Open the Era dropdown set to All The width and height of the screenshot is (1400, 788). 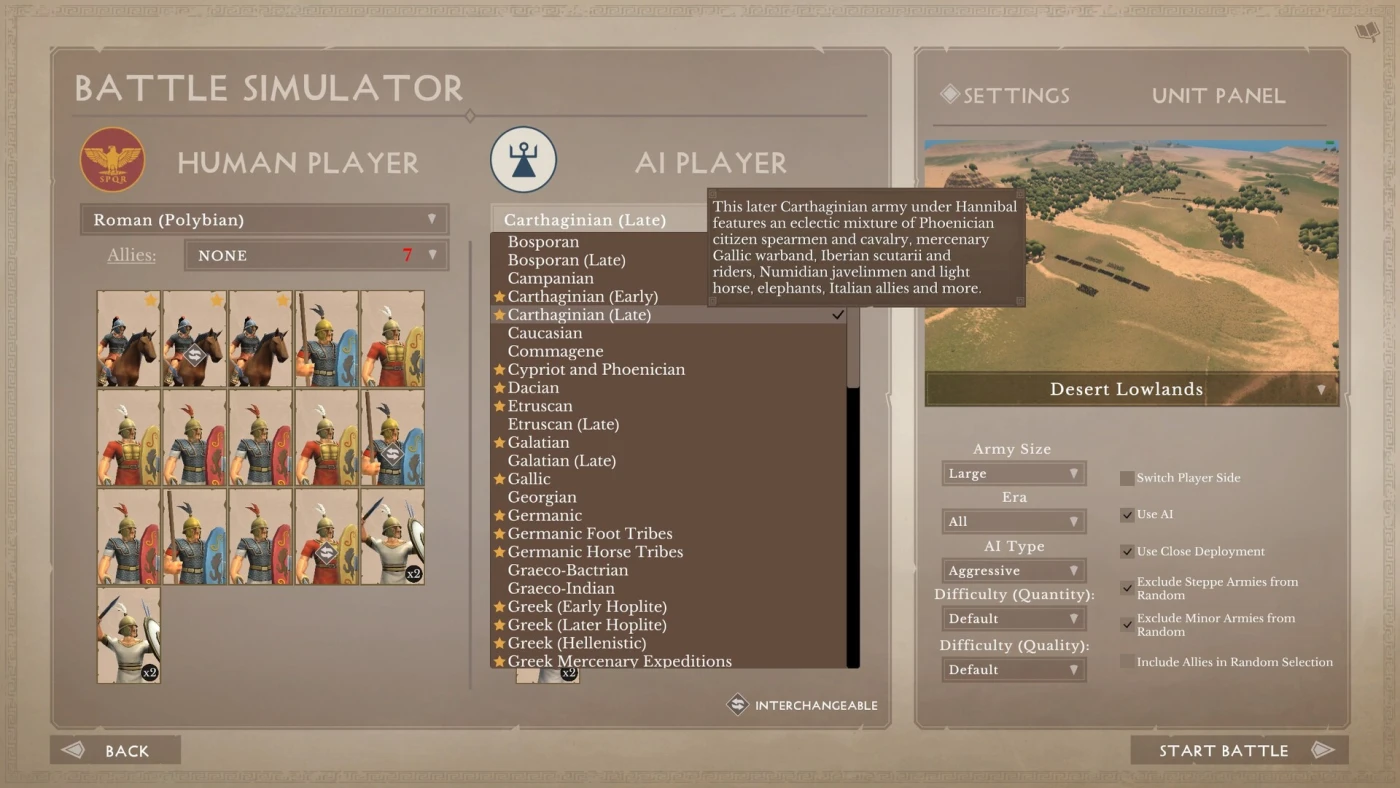tap(1013, 522)
